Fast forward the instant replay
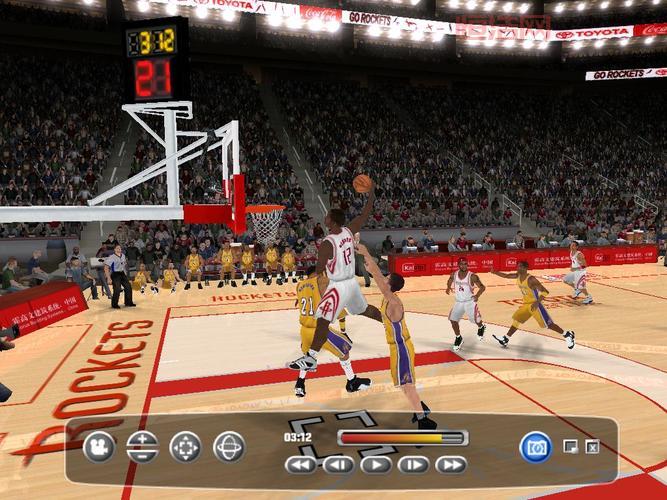This screenshot has width=667, height=500. pos(450,464)
